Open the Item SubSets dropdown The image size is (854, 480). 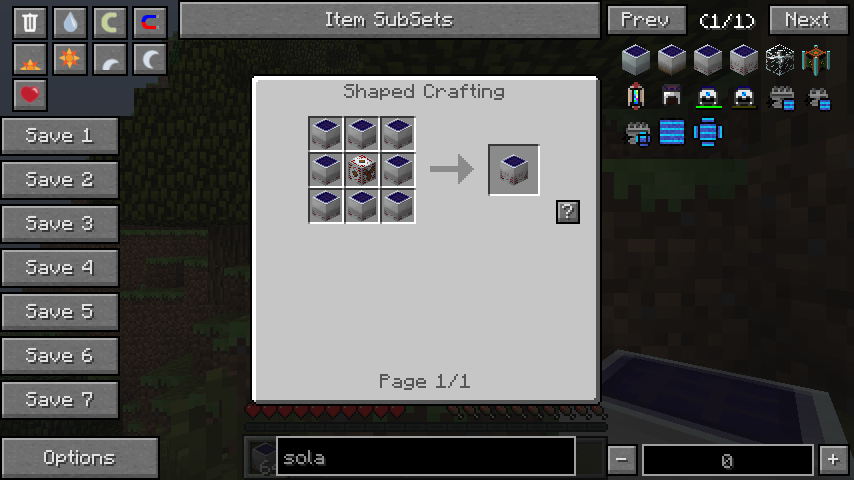388,20
